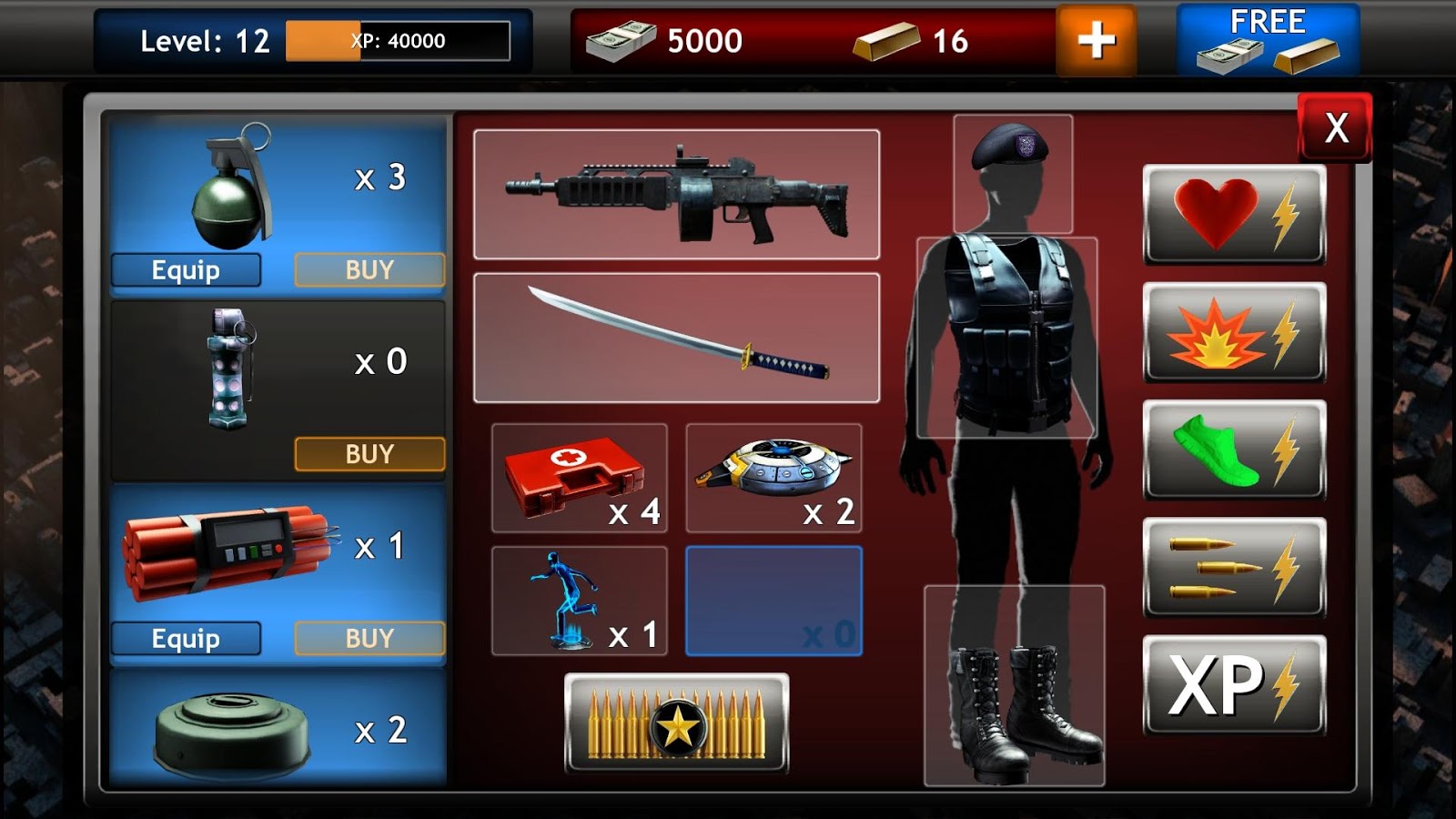Open the medkit item showing x 4

tap(579, 477)
